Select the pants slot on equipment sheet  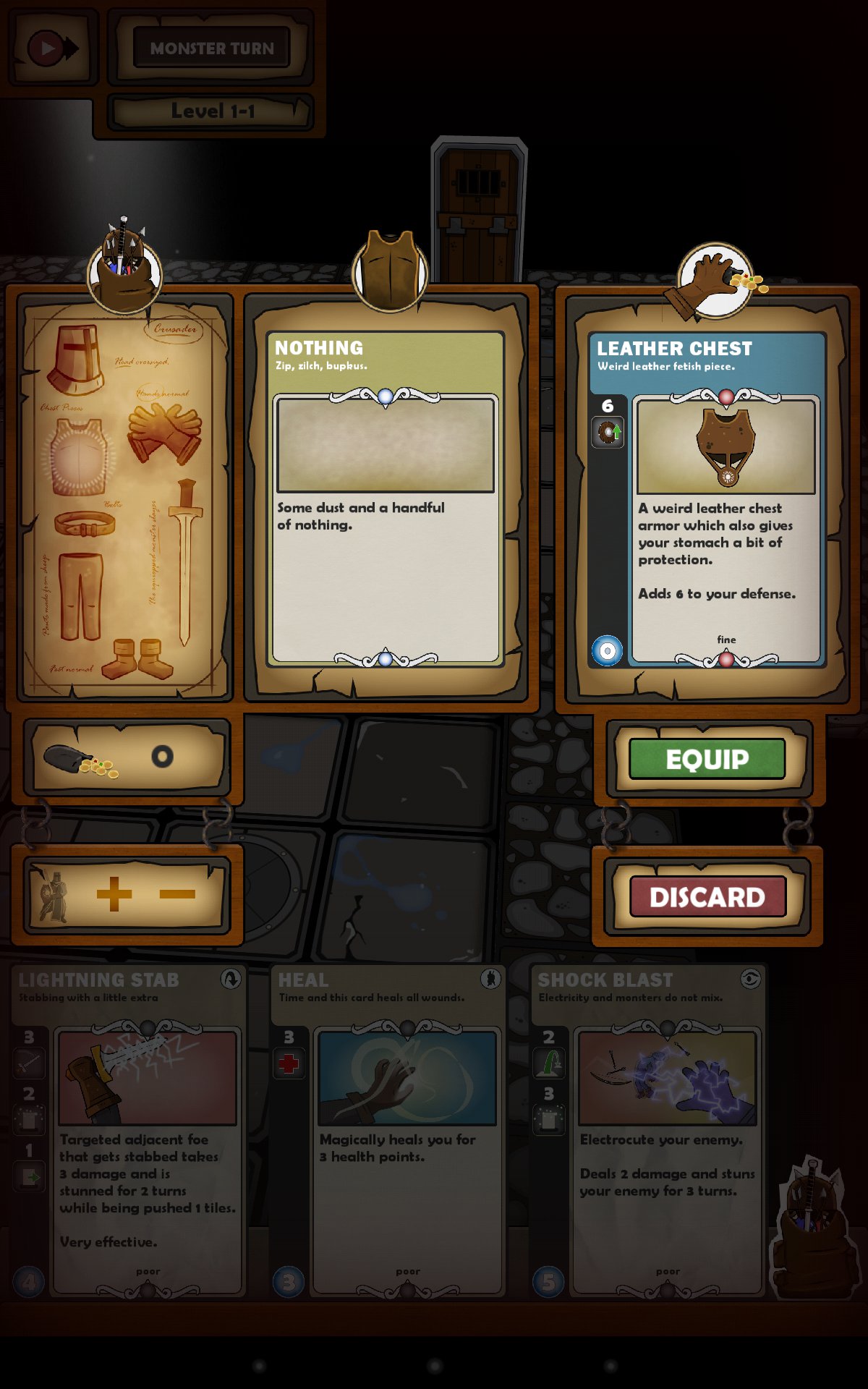[x=80, y=597]
